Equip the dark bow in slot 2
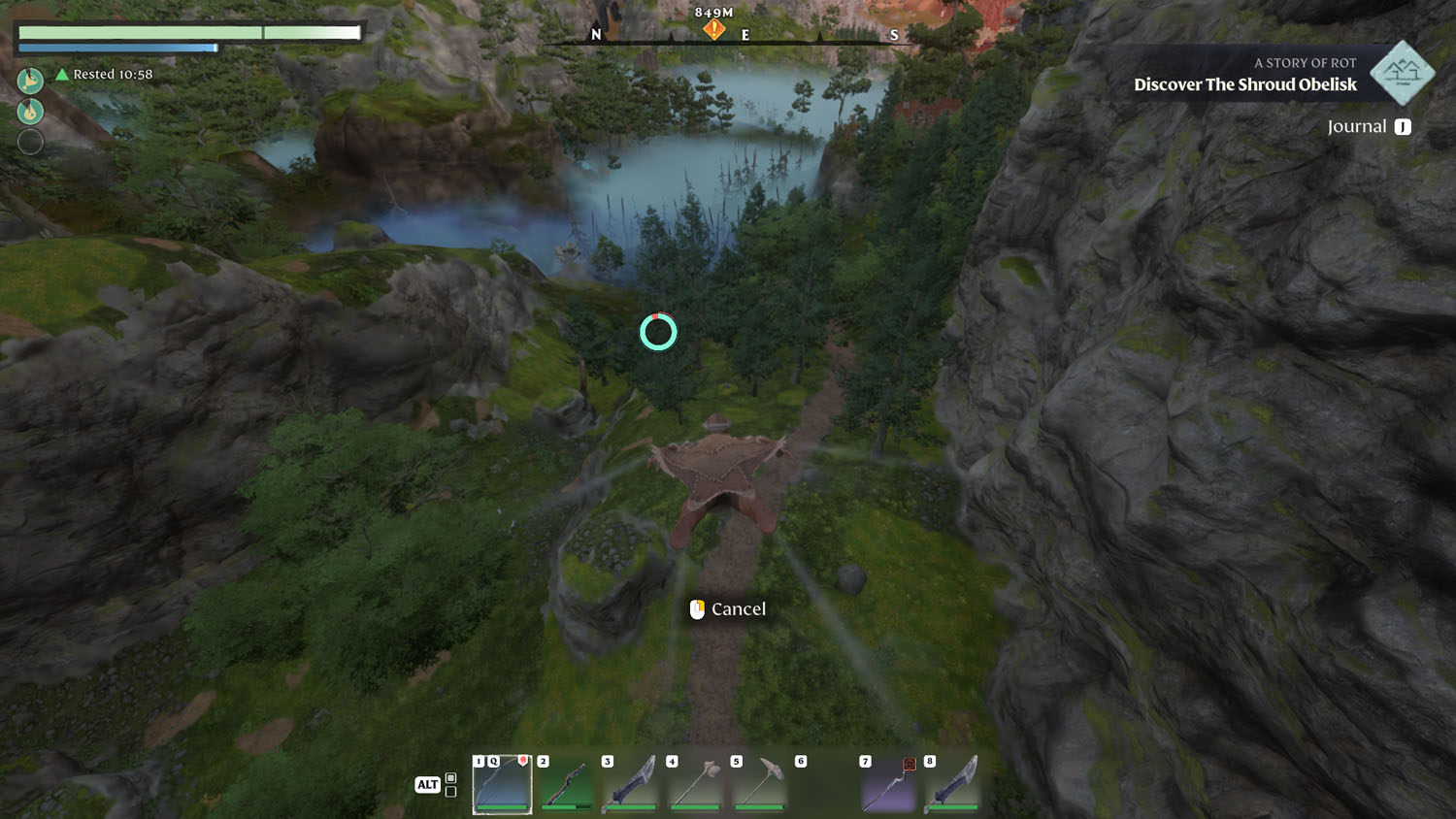The width and height of the screenshot is (1456, 819). [x=566, y=784]
